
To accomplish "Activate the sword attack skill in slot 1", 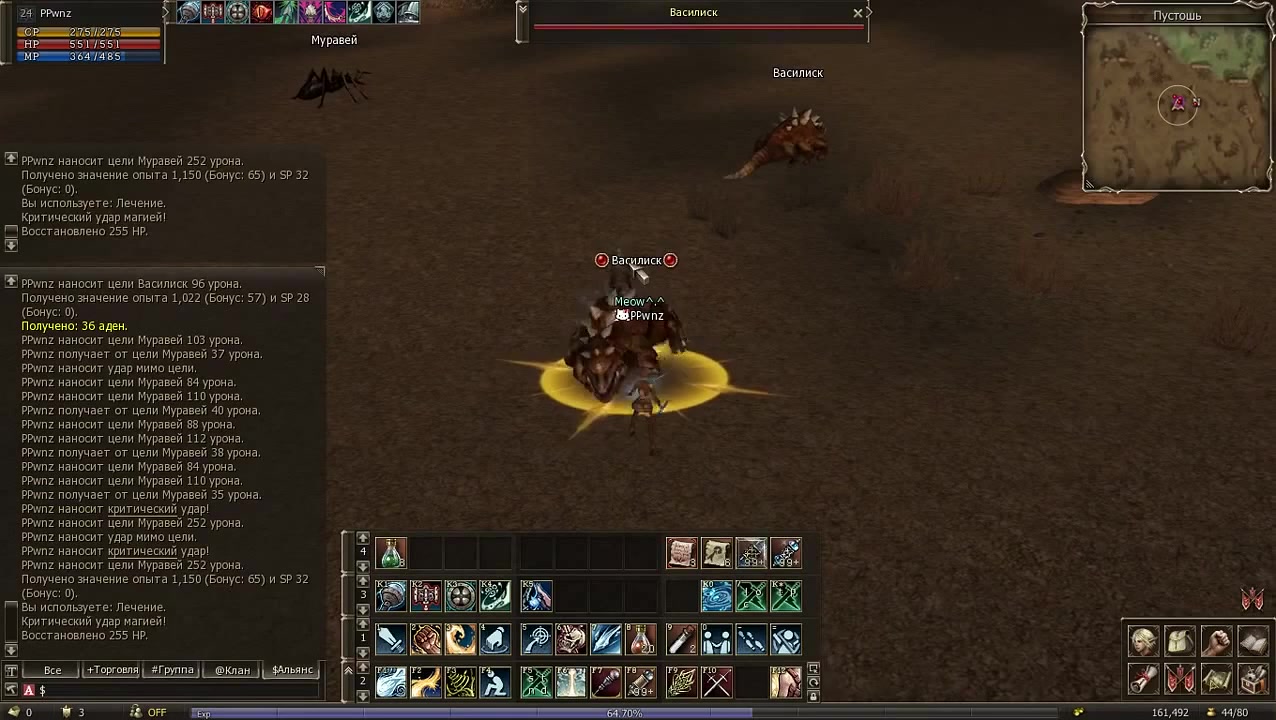I will pos(390,638).
